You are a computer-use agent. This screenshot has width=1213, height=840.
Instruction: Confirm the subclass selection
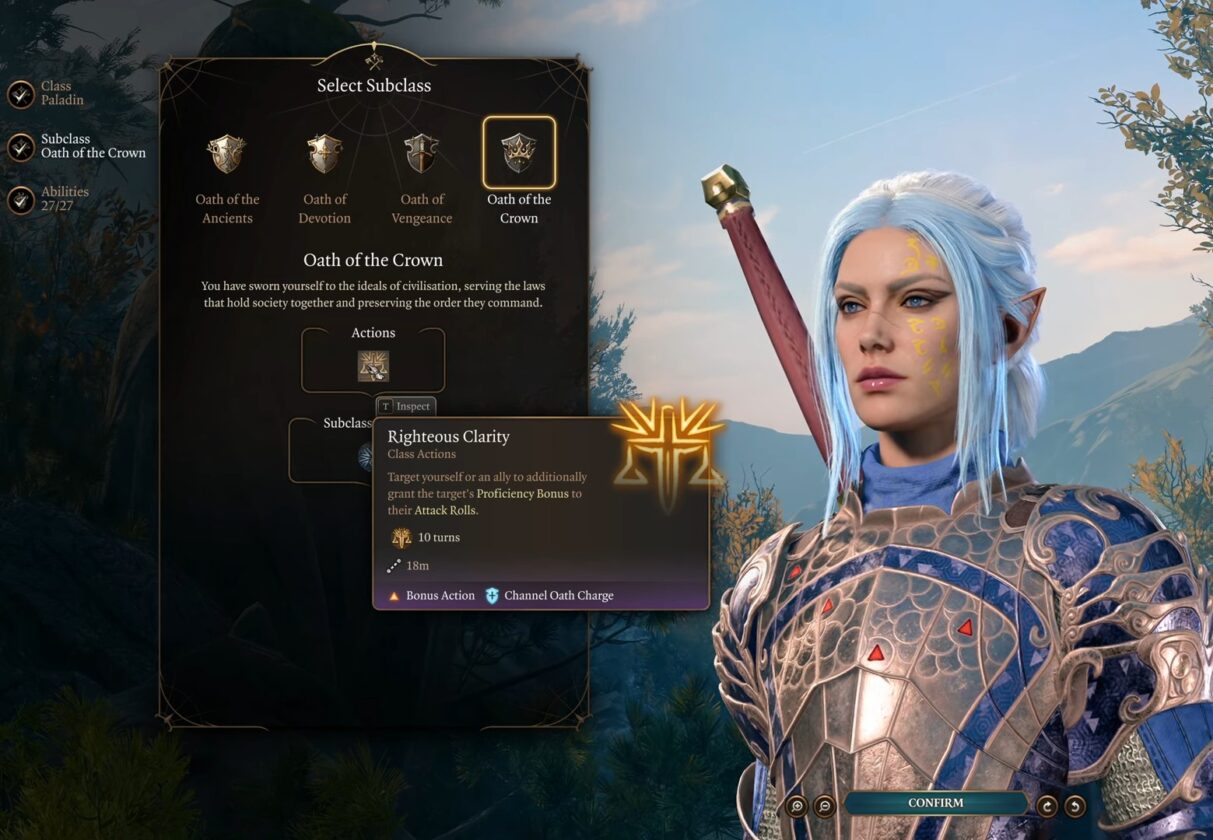935,803
